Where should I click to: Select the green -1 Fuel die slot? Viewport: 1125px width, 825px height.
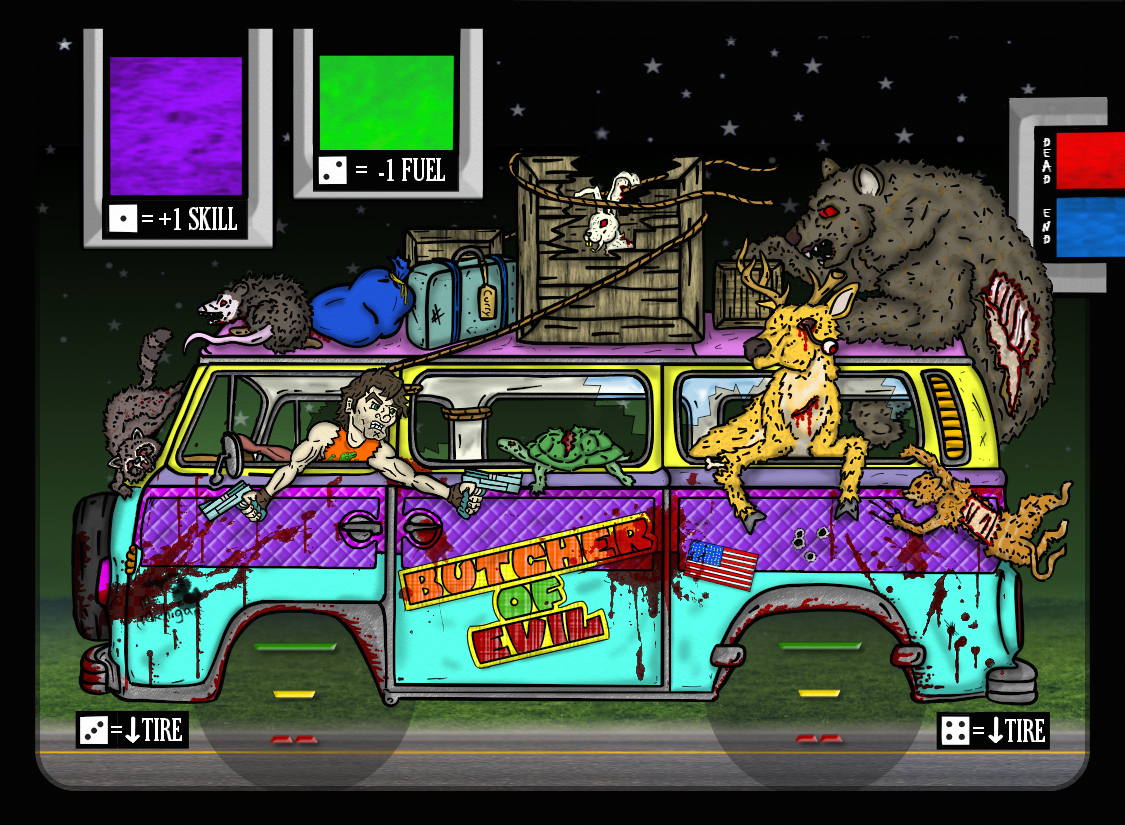[386, 103]
